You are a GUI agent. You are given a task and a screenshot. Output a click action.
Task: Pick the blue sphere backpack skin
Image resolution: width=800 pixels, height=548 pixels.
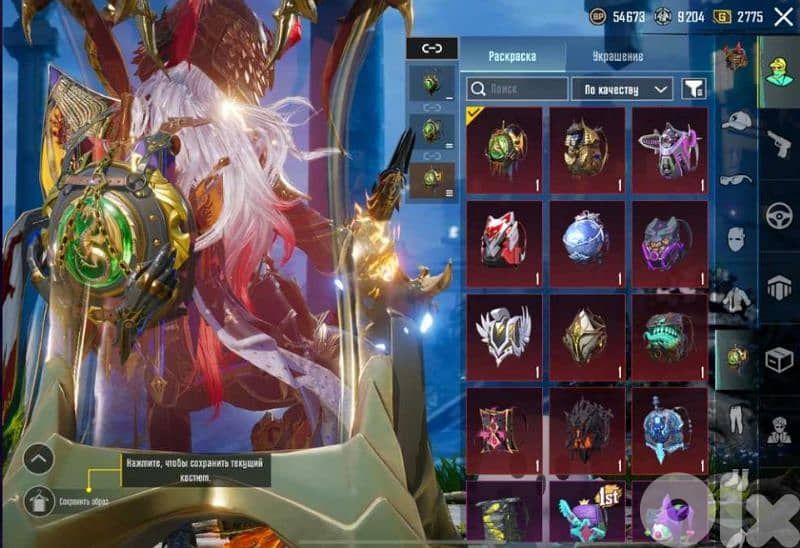coord(587,238)
